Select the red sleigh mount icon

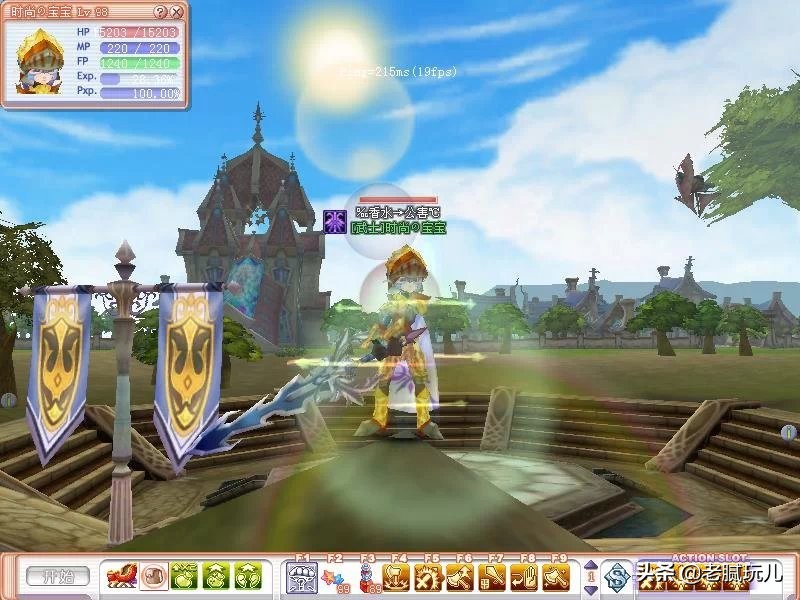tap(122, 576)
